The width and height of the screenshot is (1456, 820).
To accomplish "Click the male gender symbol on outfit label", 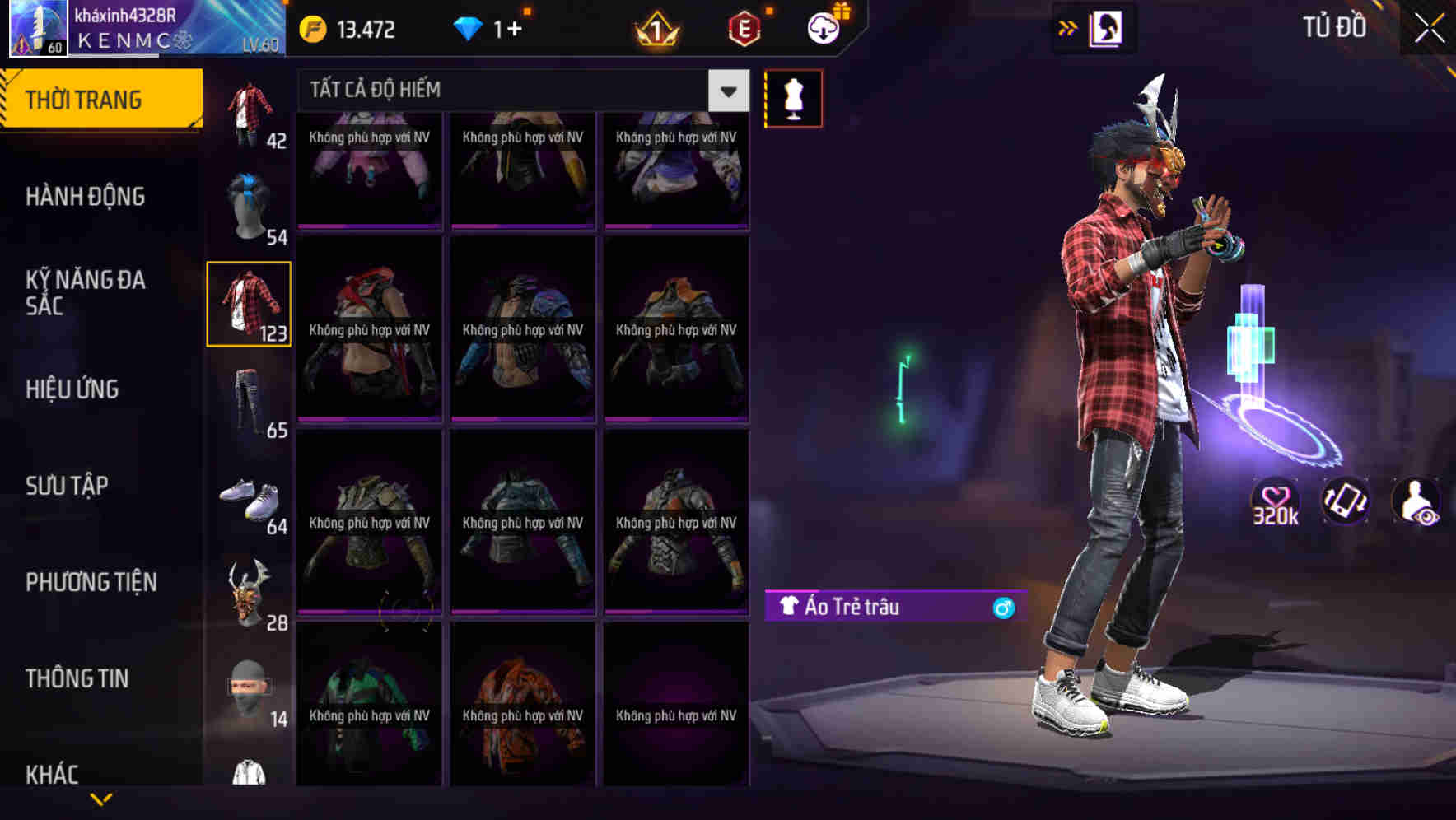I will click(1002, 607).
